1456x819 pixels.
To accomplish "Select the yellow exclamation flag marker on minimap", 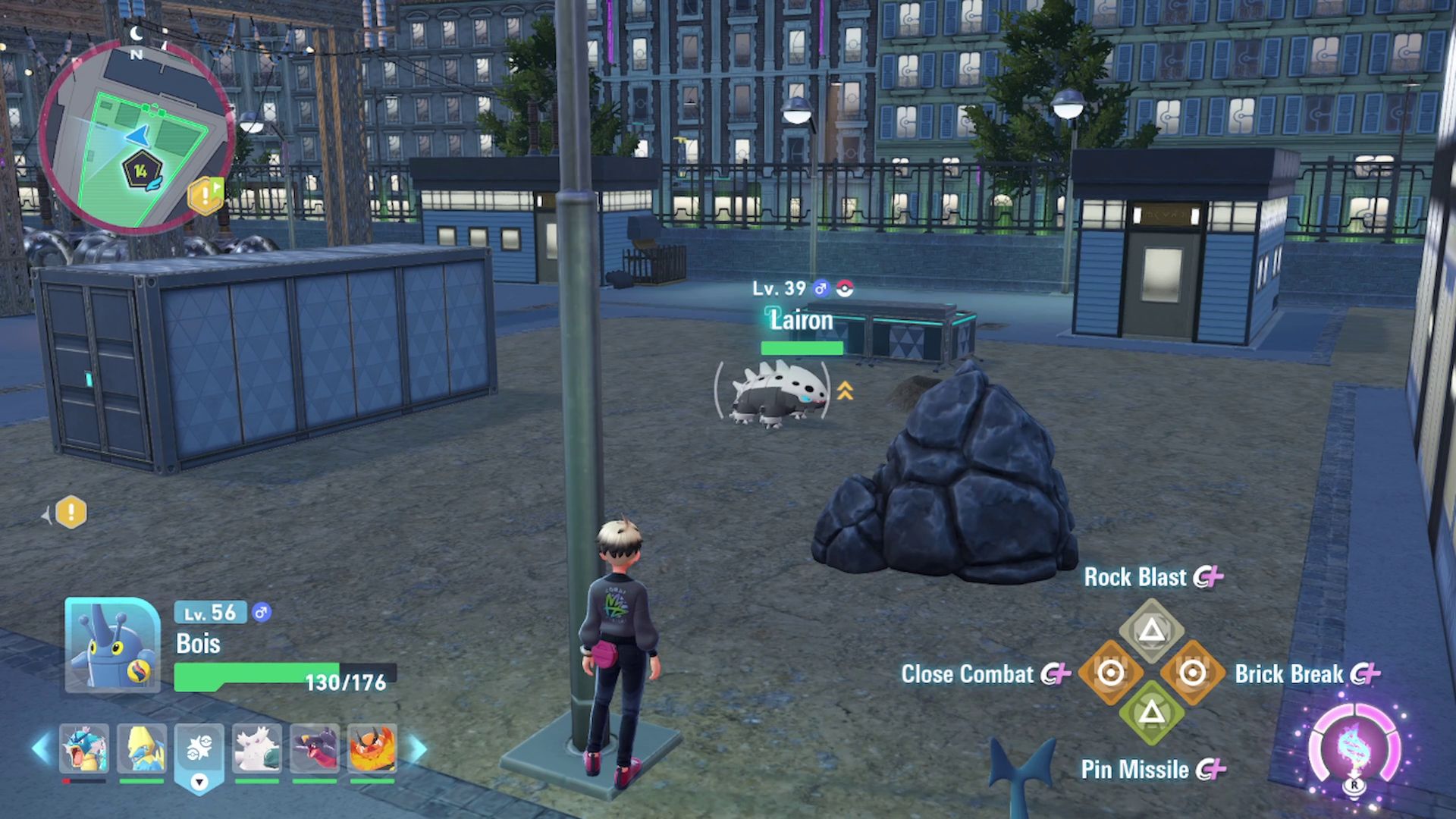I will point(206,196).
